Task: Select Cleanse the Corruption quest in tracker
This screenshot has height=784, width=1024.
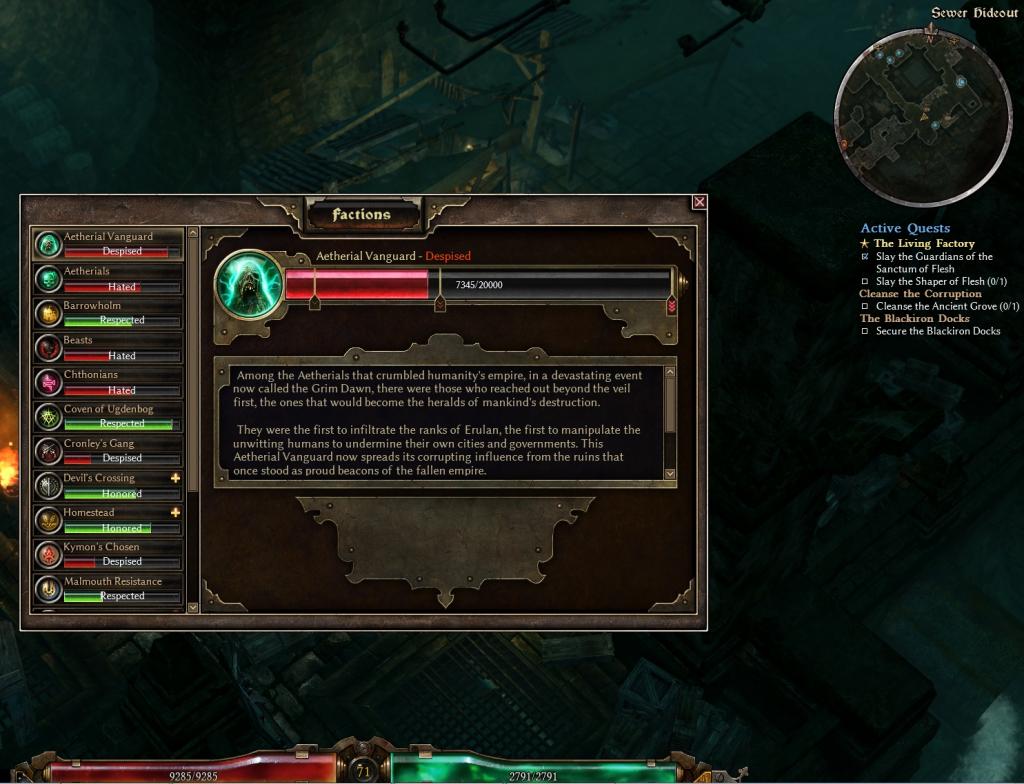Action: point(920,294)
